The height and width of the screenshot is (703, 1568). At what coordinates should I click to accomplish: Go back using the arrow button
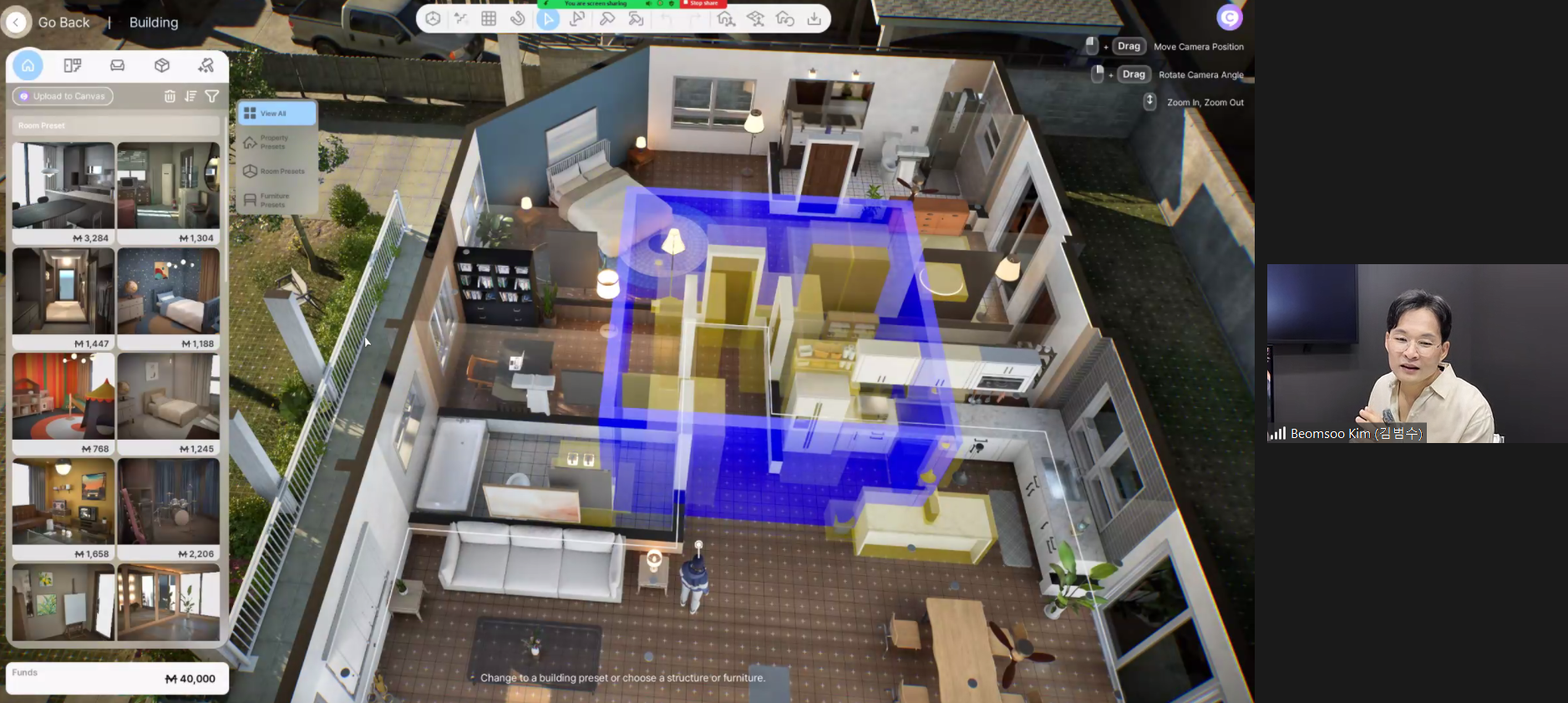click(x=17, y=23)
